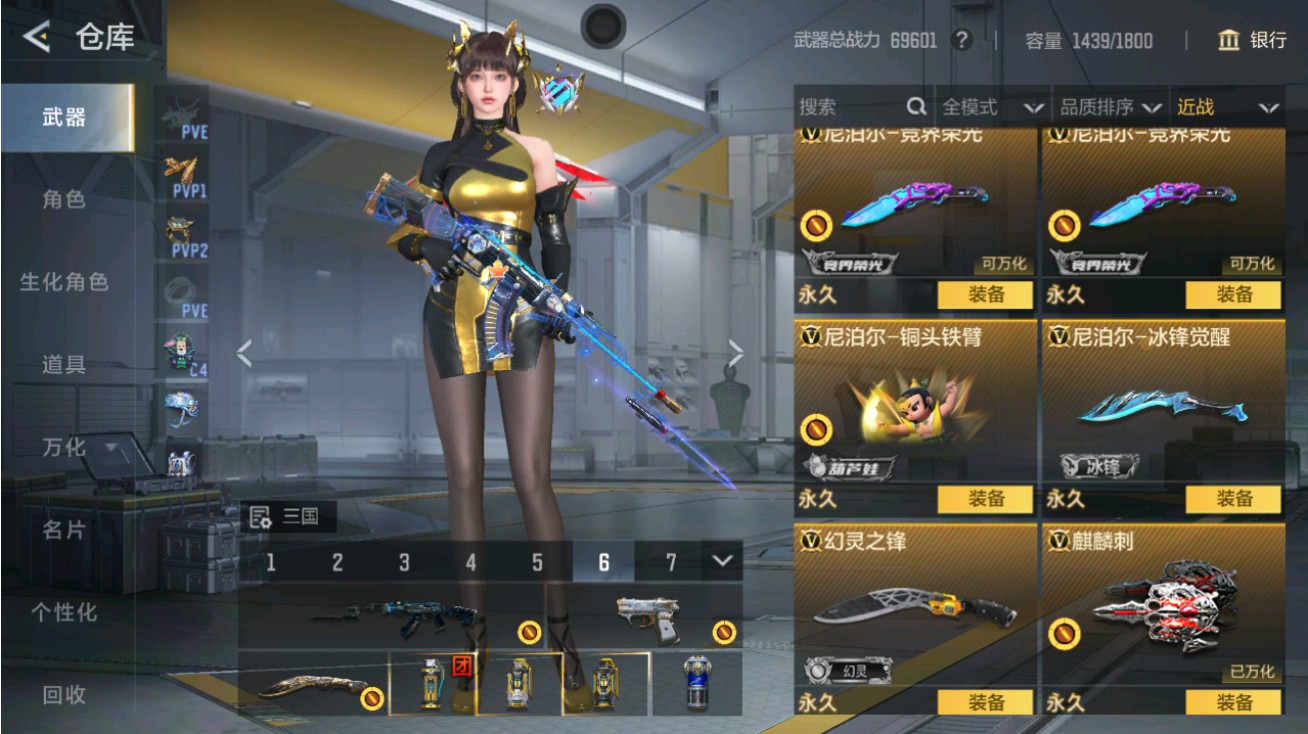Click the left arrow to rotate character view
This screenshot has height=734, width=1308.
click(244, 352)
